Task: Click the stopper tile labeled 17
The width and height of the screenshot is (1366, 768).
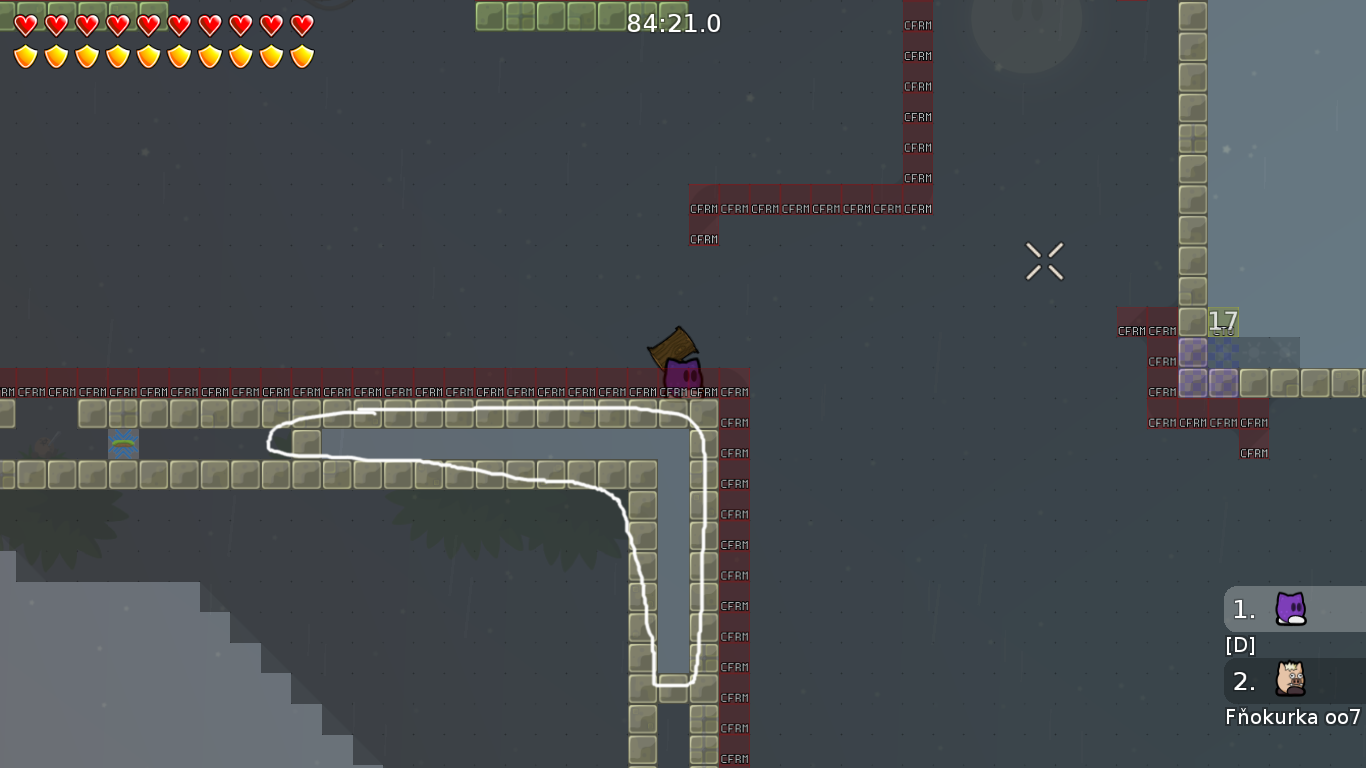Action: (x=1222, y=322)
